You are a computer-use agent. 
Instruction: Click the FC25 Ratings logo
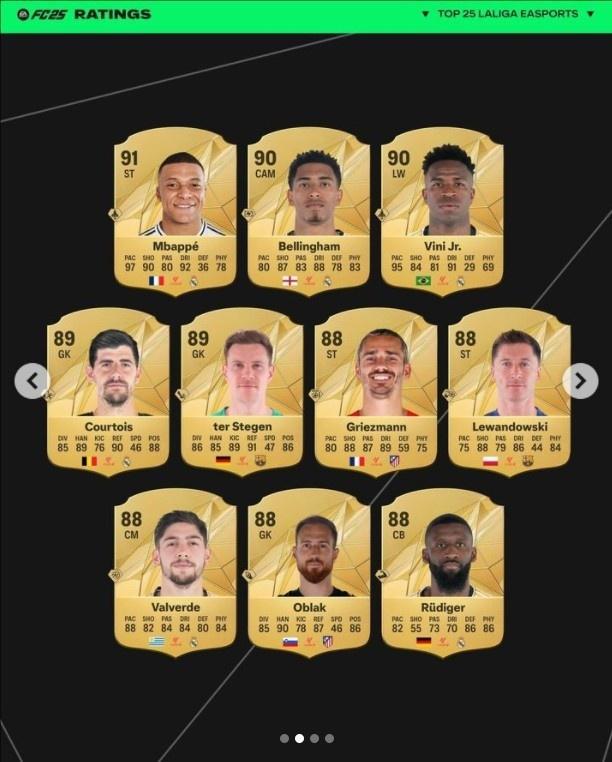84,14
